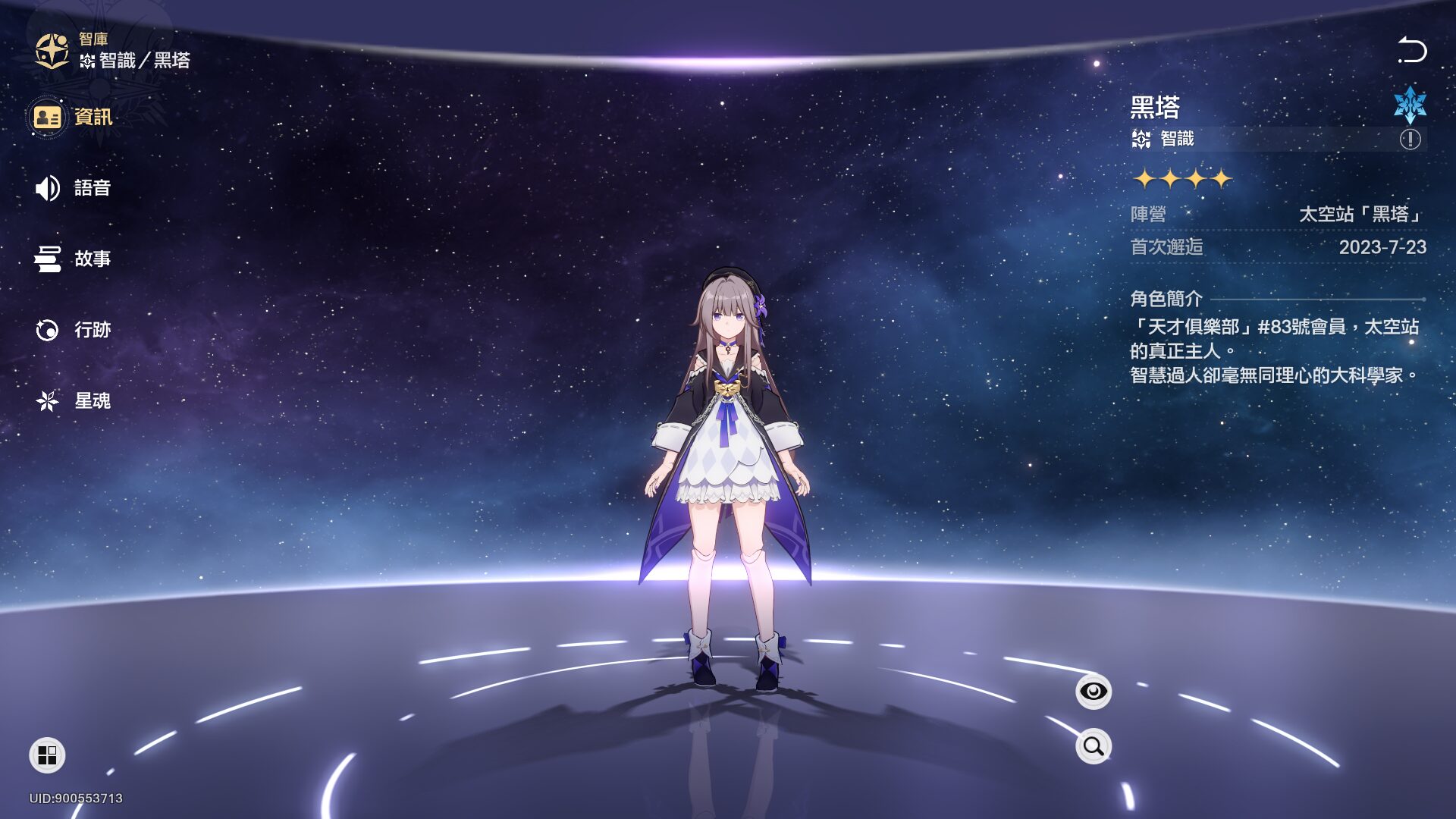This screenshot has width=1456, height=819.
Task: Switch to the 語音 voice tab
Action: pos(73,188)
